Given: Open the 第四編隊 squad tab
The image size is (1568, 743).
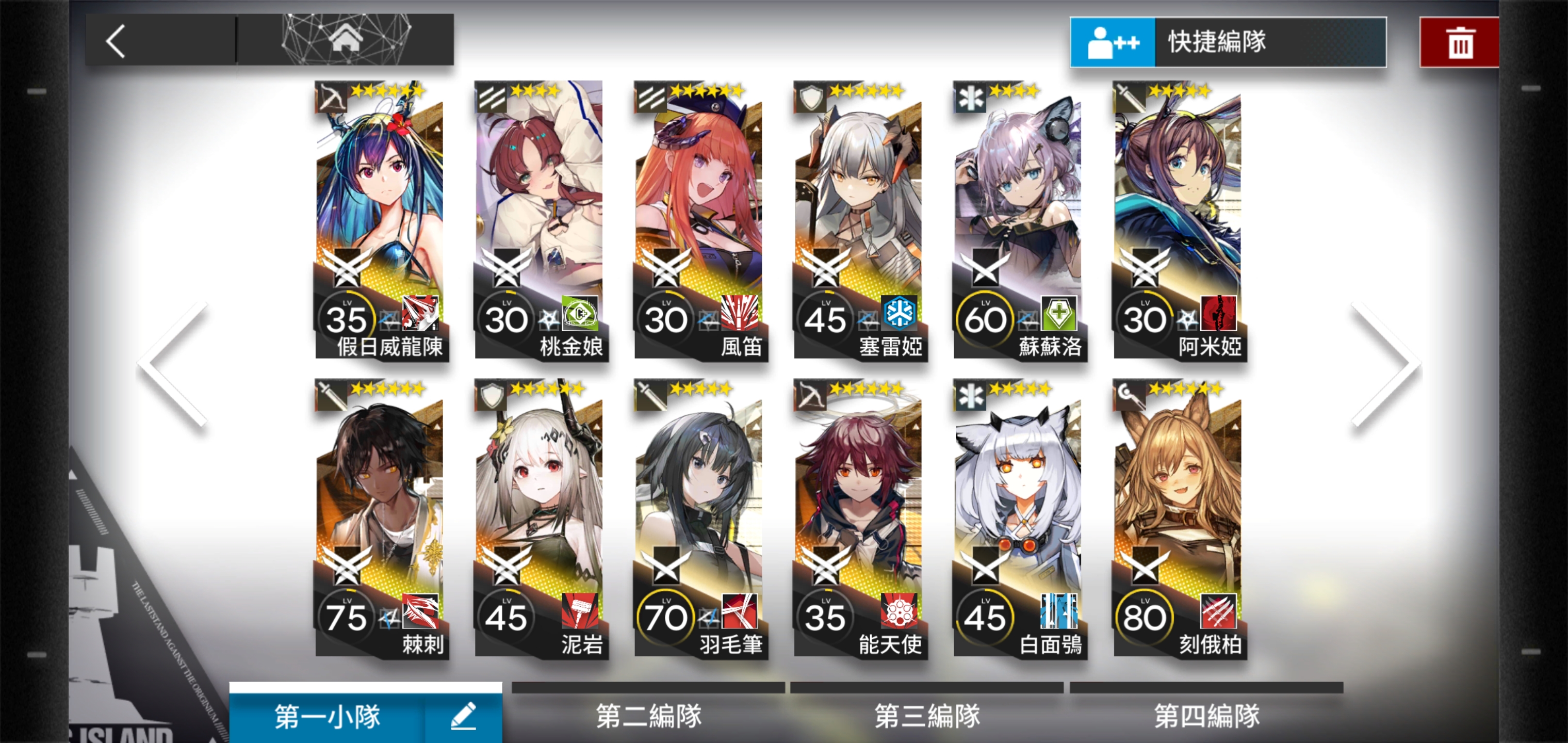Looking at the screenshot, I should click(1206, 715).
